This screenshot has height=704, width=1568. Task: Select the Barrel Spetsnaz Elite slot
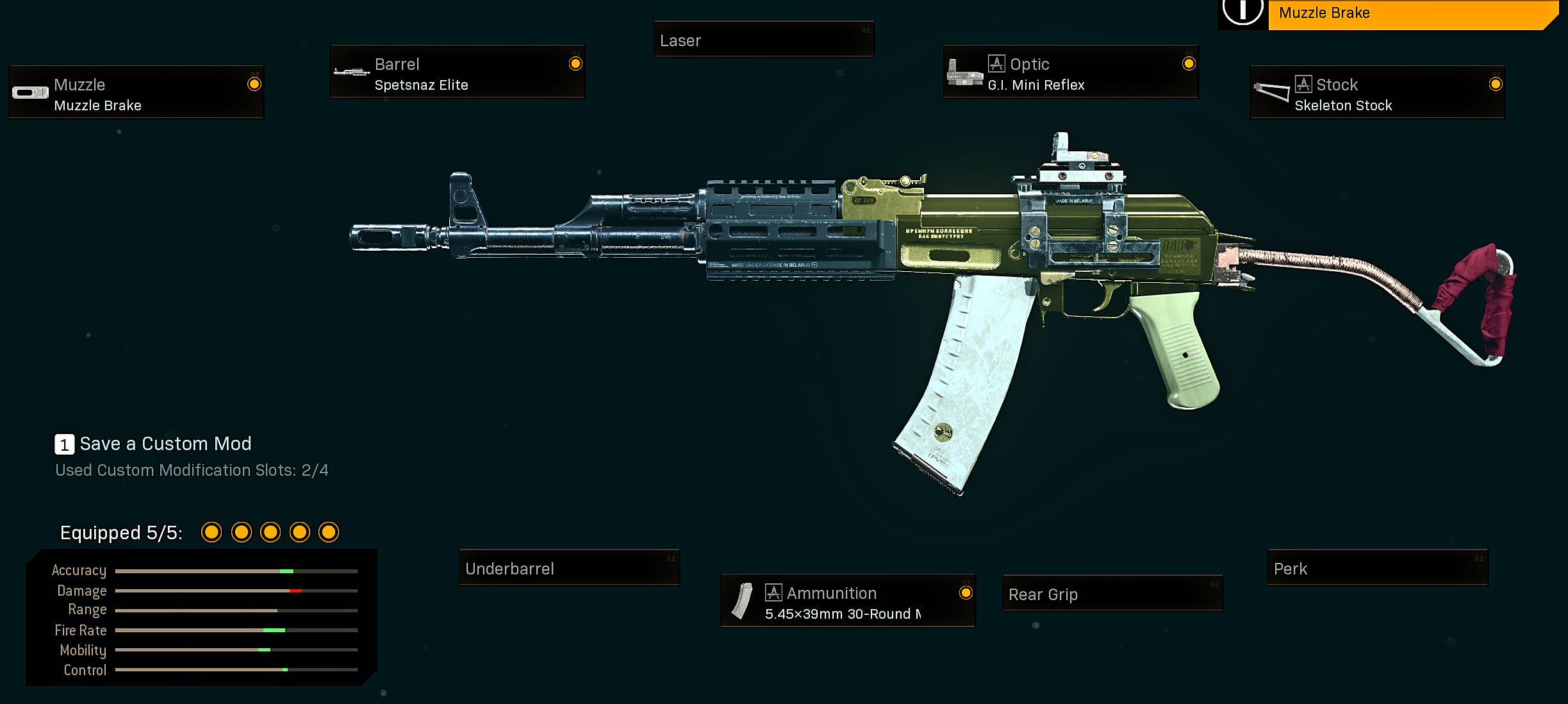457,72
